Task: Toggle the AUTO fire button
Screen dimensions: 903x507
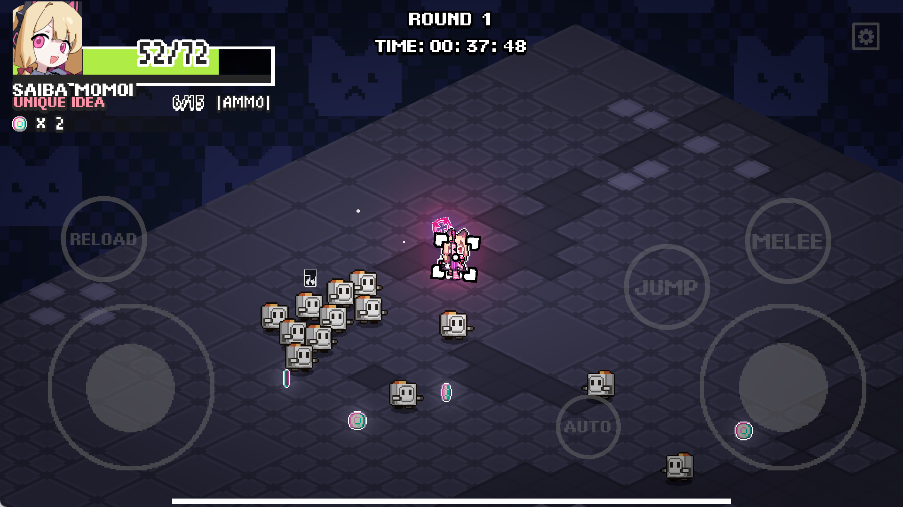Action: coord(588,427)
